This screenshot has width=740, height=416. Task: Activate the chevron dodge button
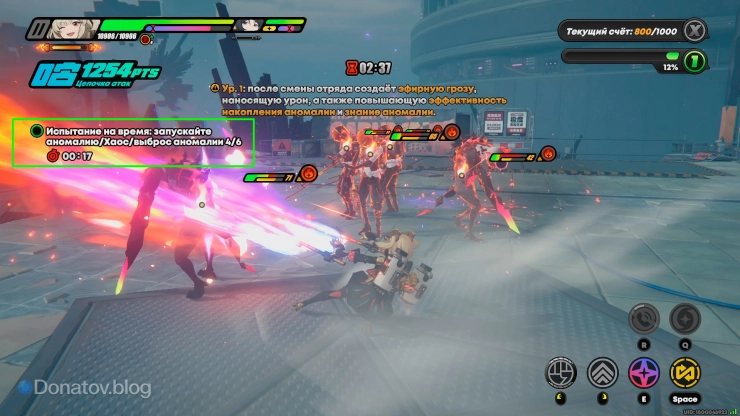coord(602,373)
